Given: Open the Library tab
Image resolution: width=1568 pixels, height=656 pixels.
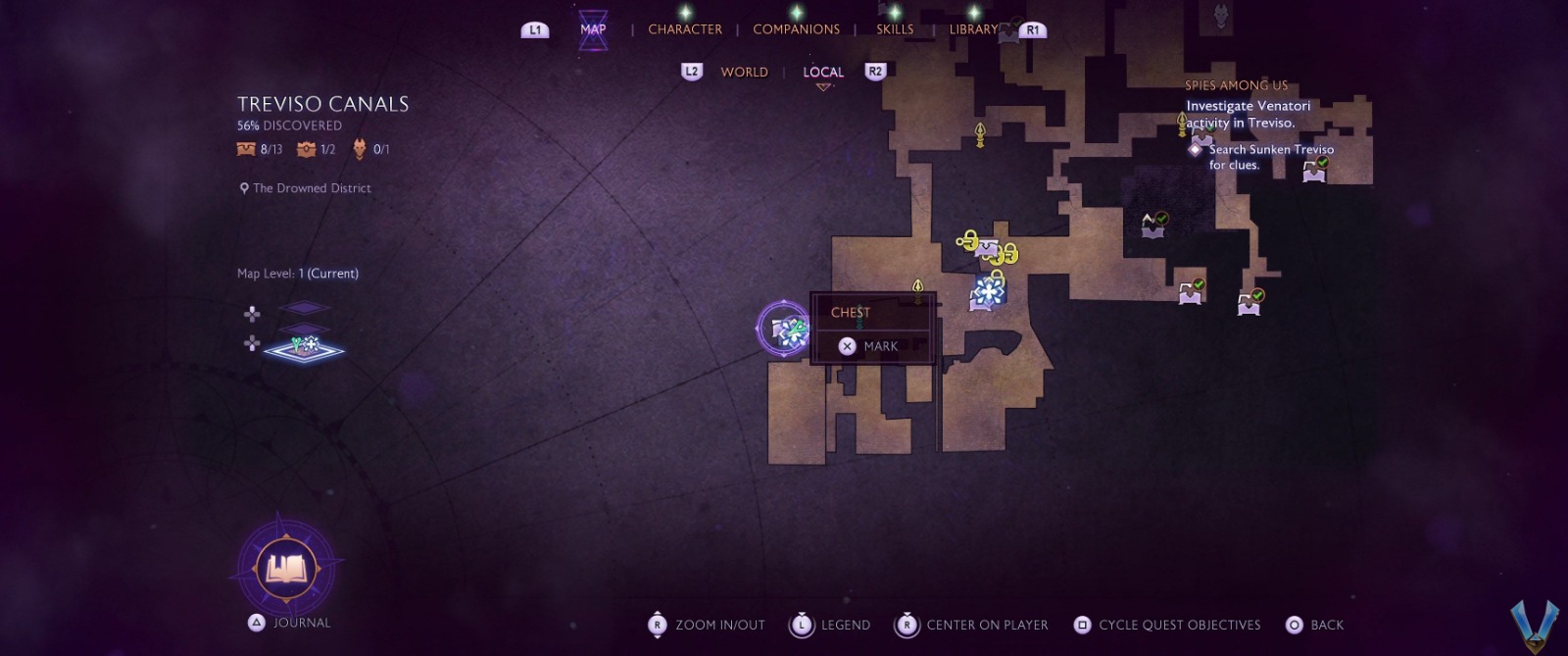Looking at the screenshot, I should [x=972, y=29].
